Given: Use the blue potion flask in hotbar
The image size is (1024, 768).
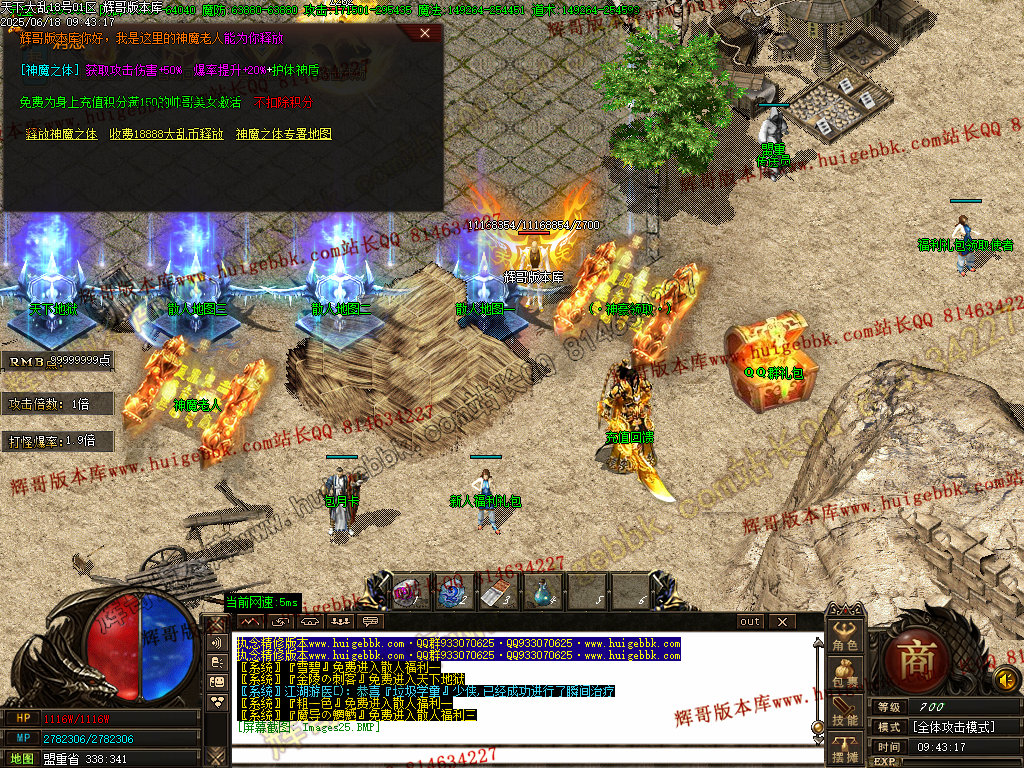Looking at the screenshot, I should click(x=541, y=593).
